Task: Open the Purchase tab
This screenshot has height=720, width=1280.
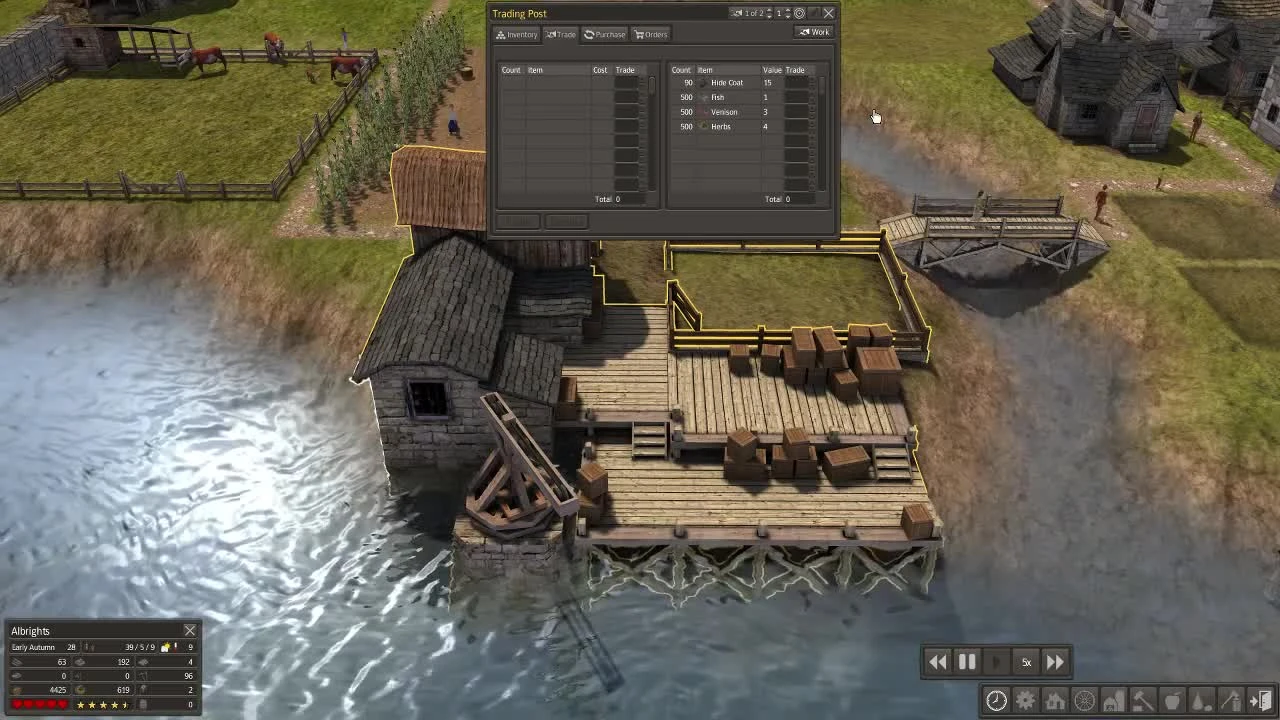Action: [604, 34]
